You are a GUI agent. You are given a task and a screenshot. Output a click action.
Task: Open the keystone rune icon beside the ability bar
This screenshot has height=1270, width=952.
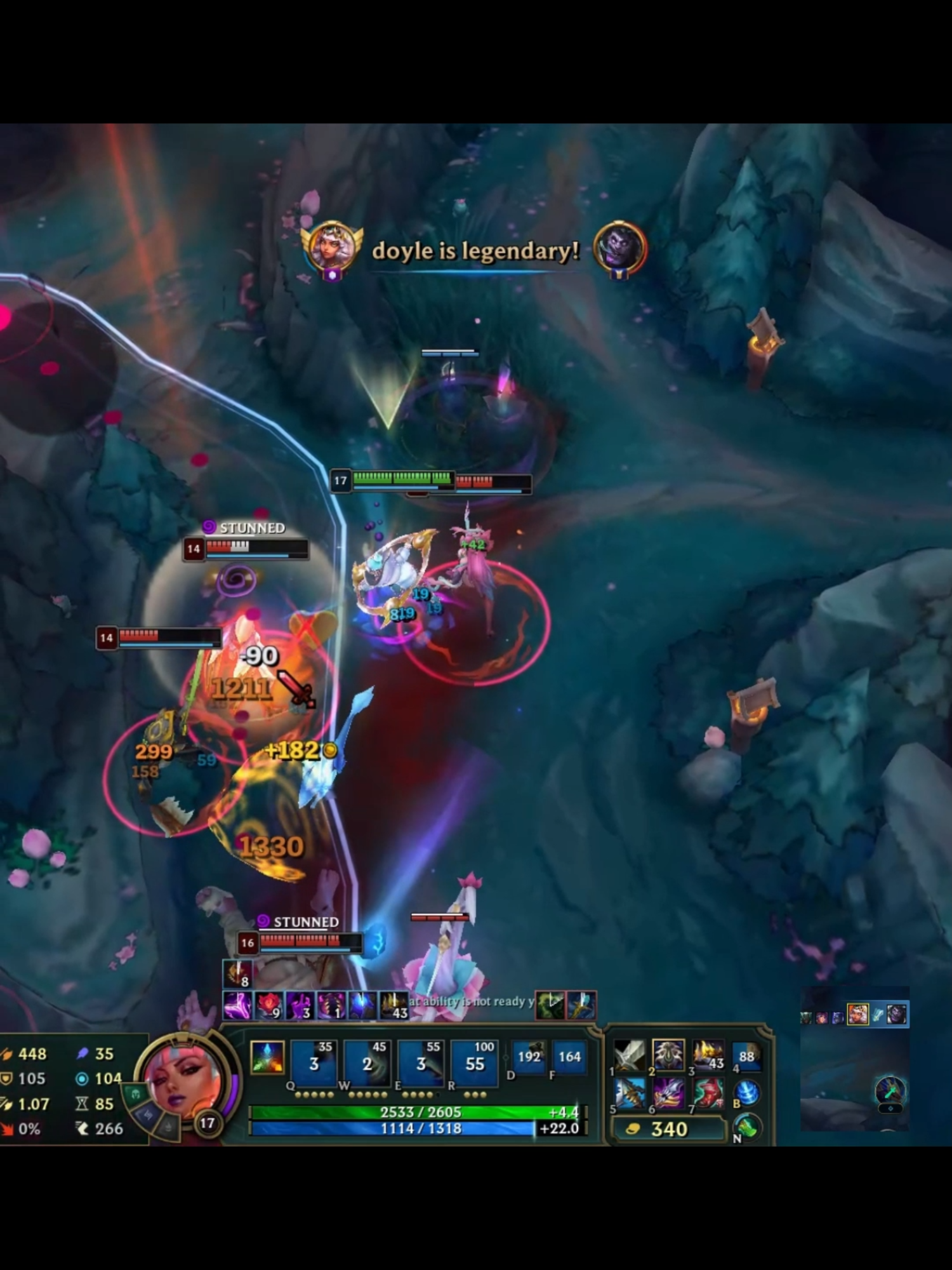click(x=267, y=1059)
